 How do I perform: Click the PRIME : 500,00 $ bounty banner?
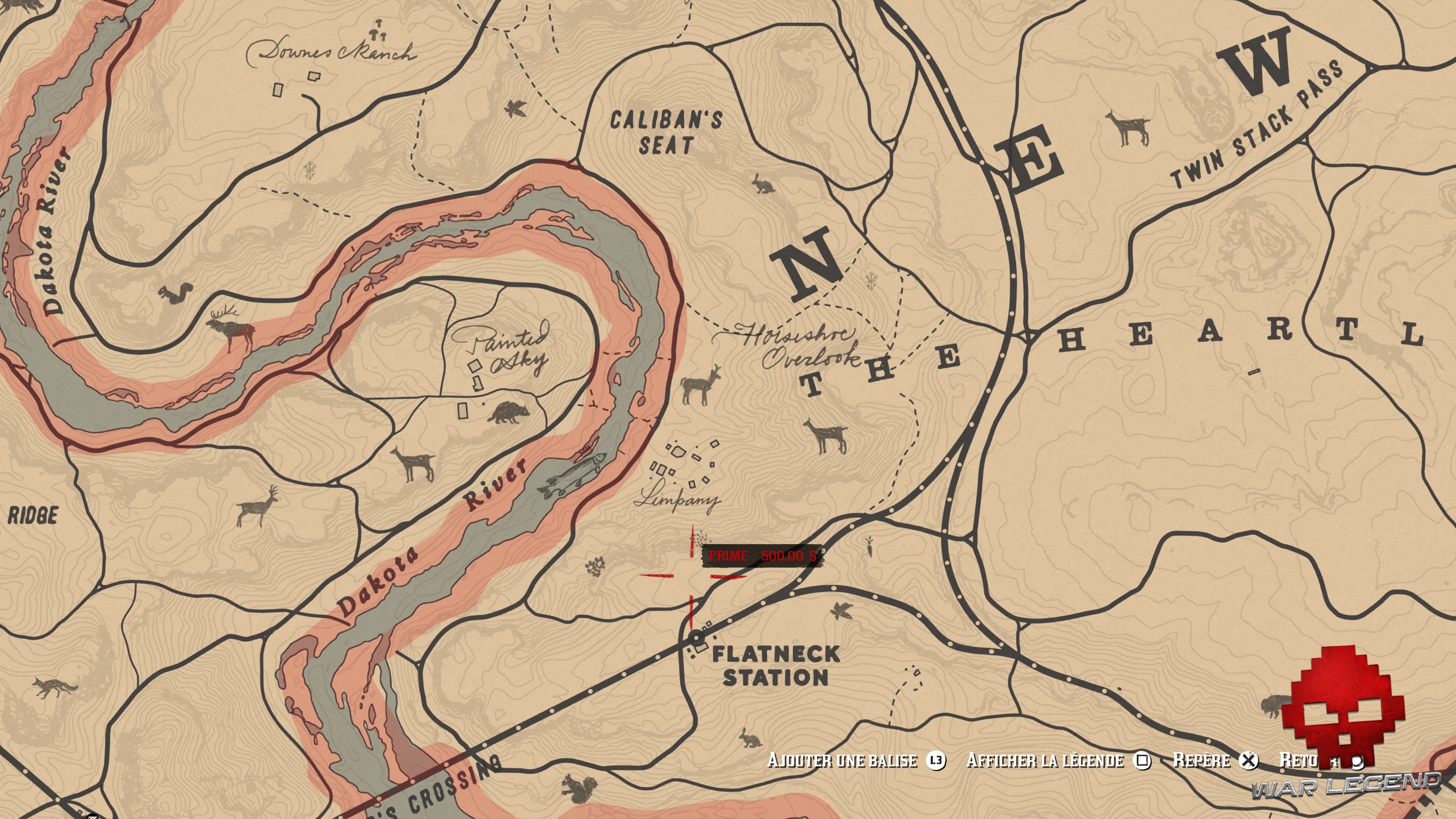click(x=763, y=555)
